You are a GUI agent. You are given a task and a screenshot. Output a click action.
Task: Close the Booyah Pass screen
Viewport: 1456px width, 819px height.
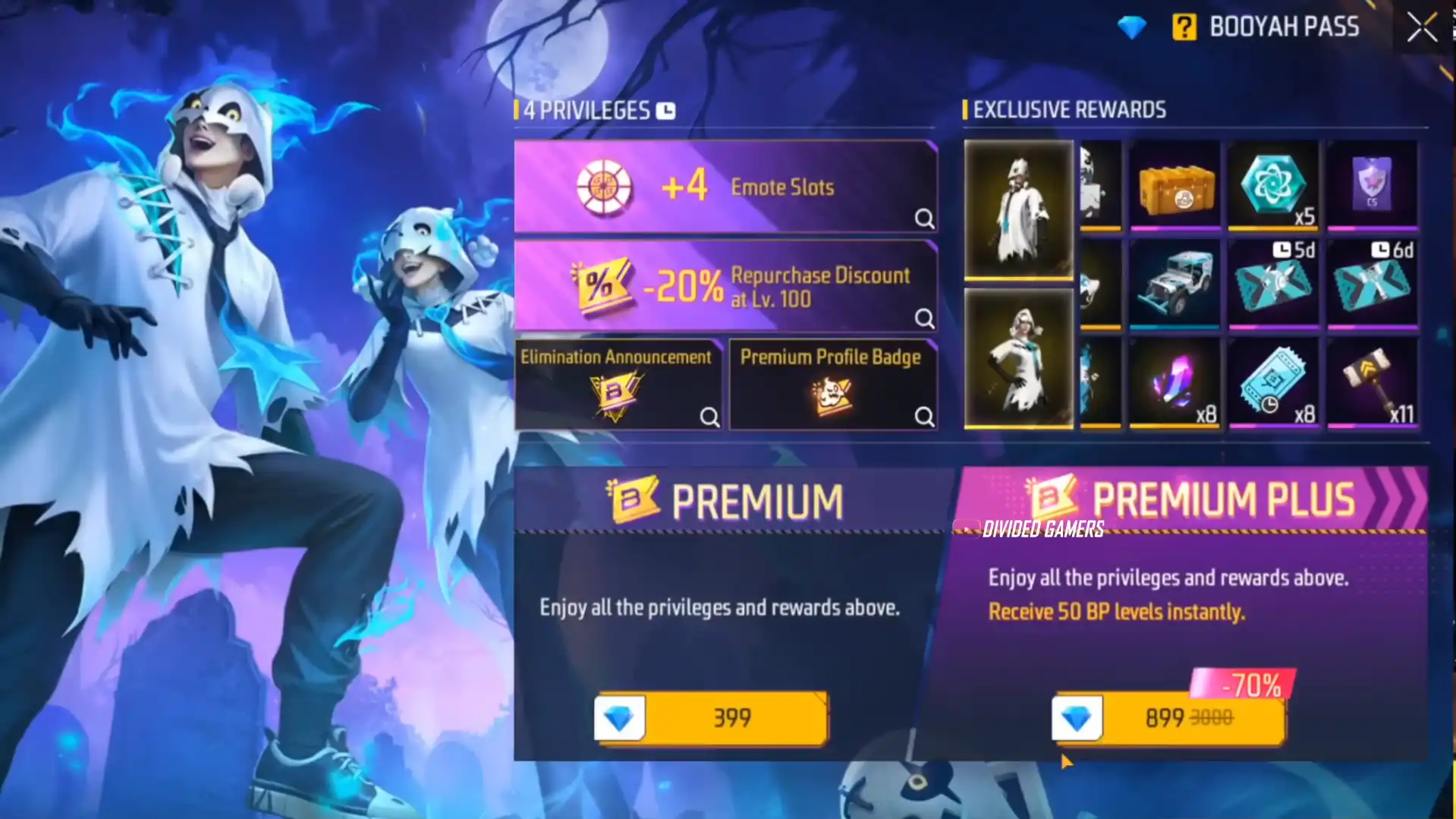click(1421, 28)
